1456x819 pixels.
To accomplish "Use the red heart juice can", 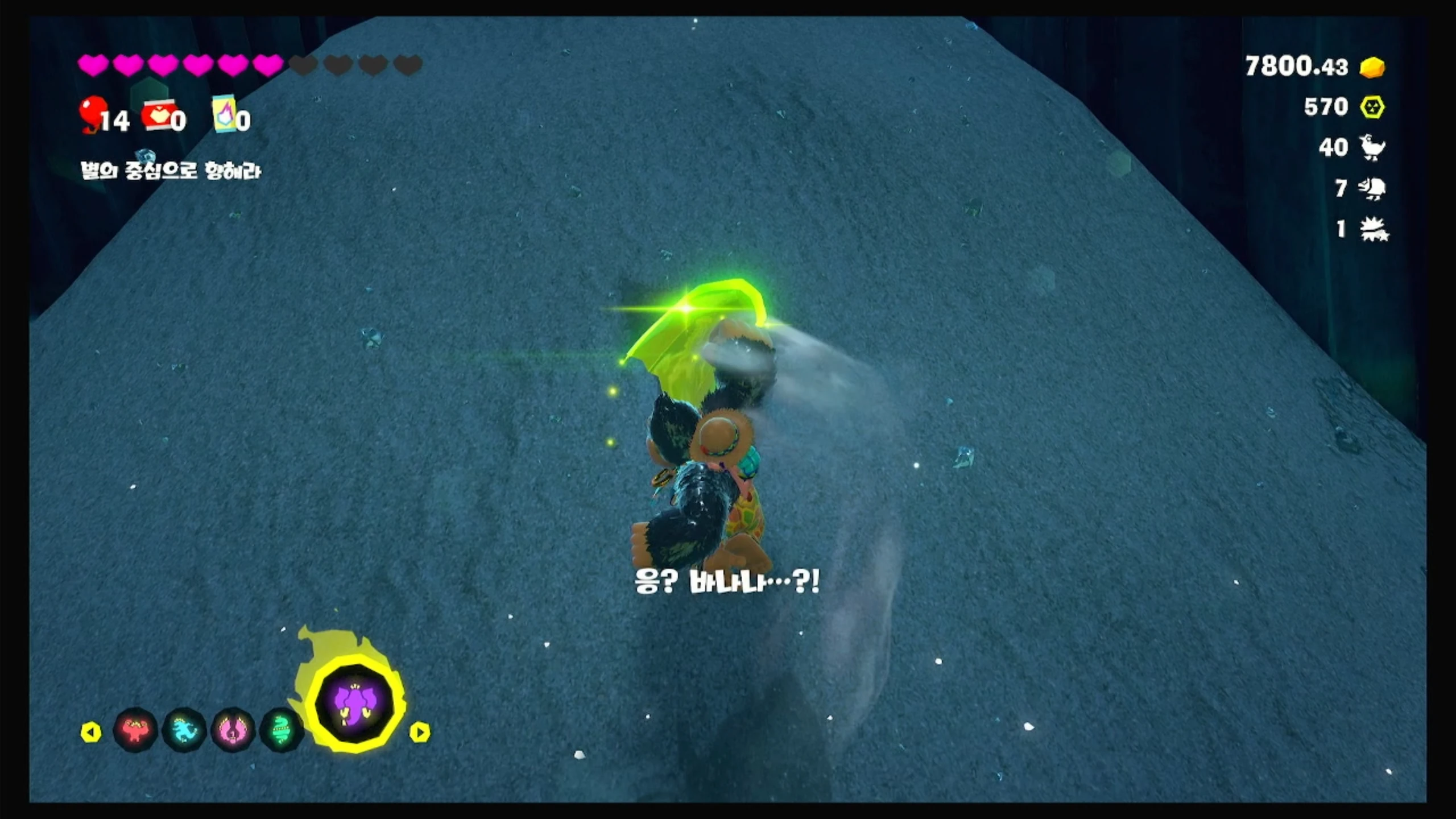I will click(x=157, y=117).
